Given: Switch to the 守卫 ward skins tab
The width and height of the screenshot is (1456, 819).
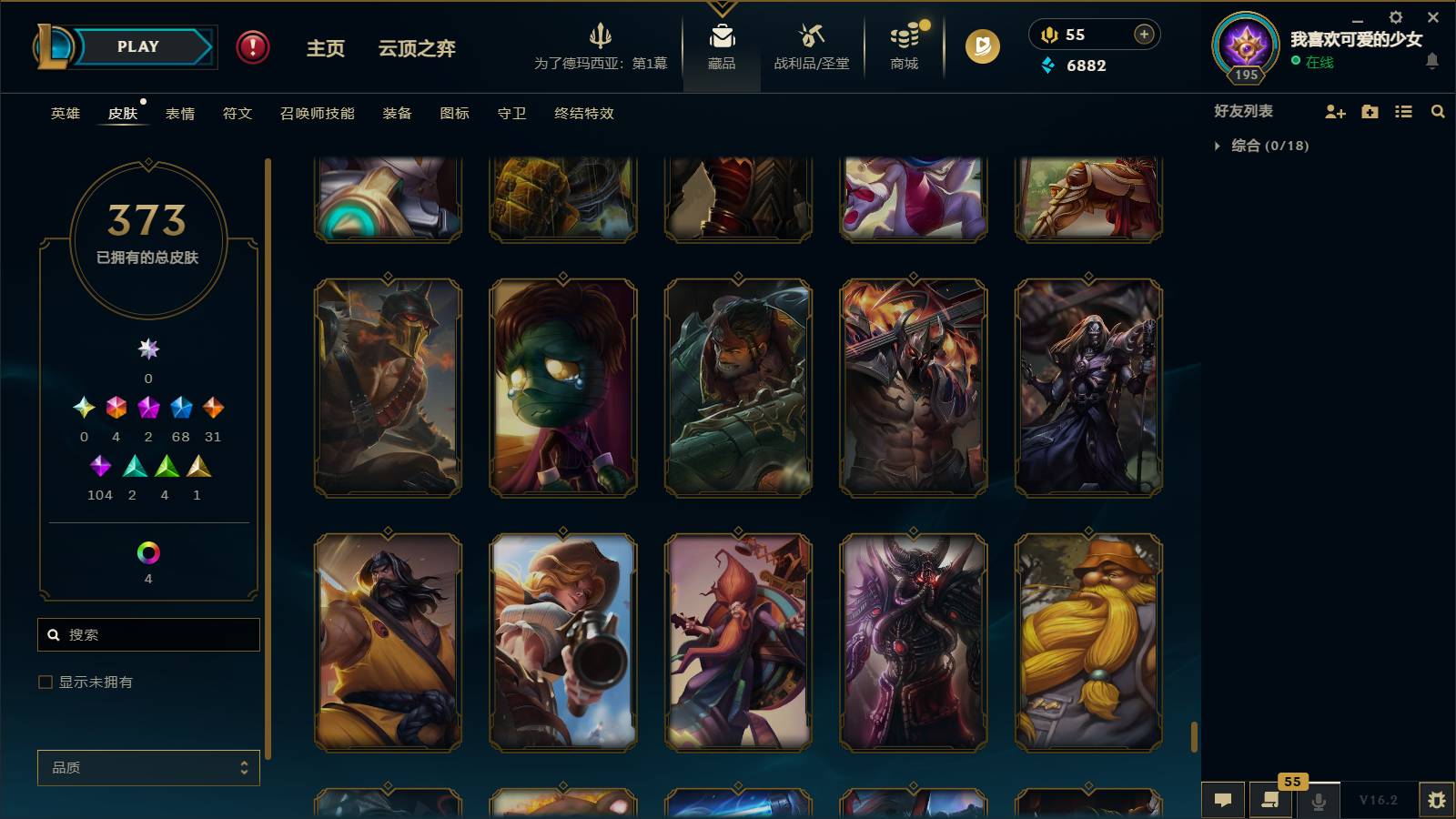Looking at the screenshot, I should [511, 114].
